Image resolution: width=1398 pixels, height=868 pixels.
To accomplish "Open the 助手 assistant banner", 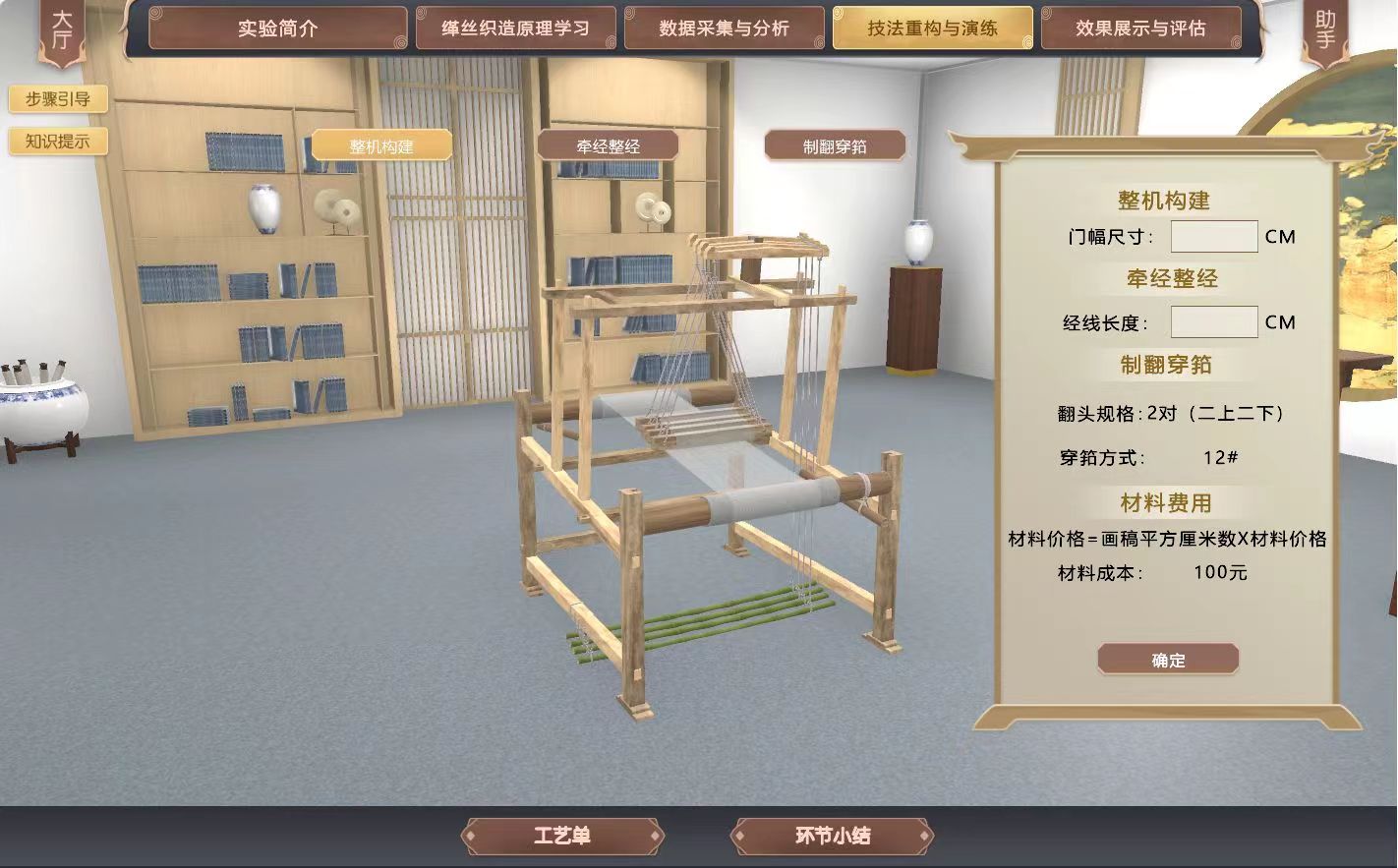I will click(x=1325, y=30).
